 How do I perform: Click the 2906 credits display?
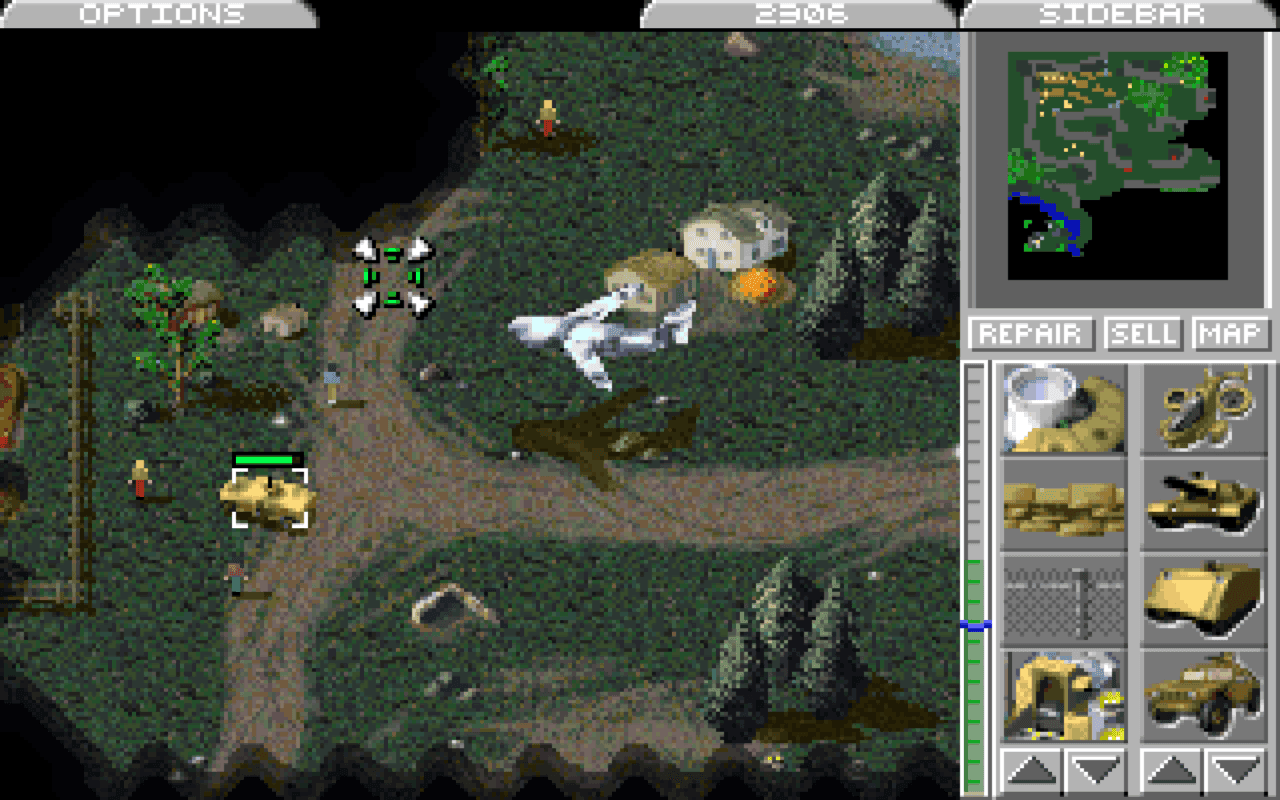click(800, 13)
